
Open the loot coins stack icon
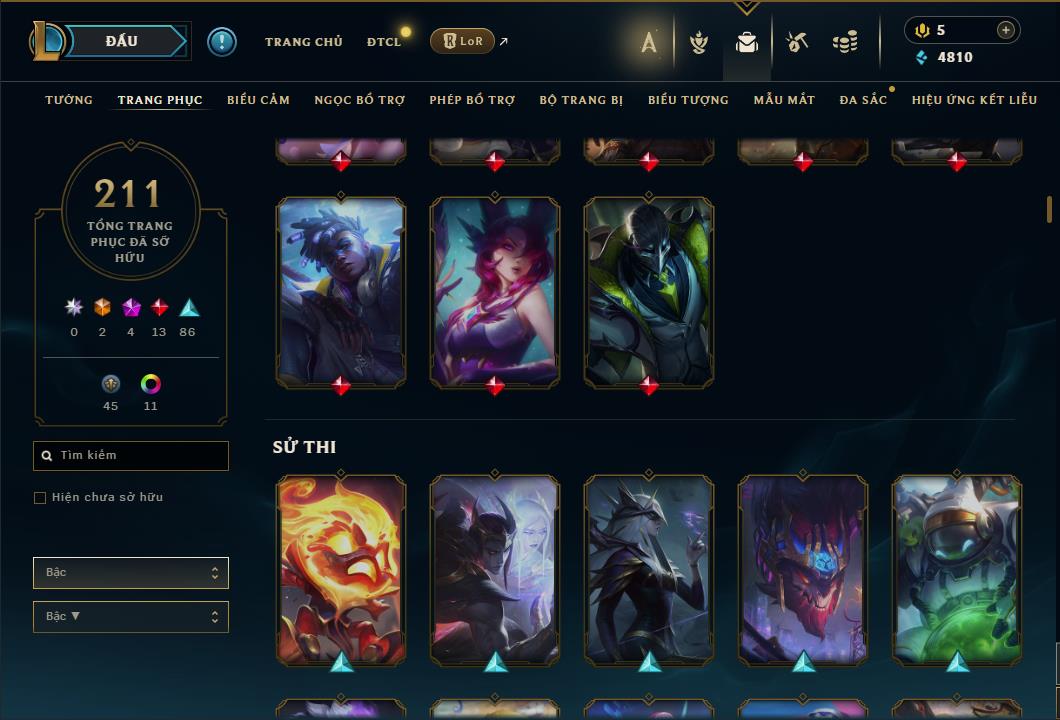[845, 42]
